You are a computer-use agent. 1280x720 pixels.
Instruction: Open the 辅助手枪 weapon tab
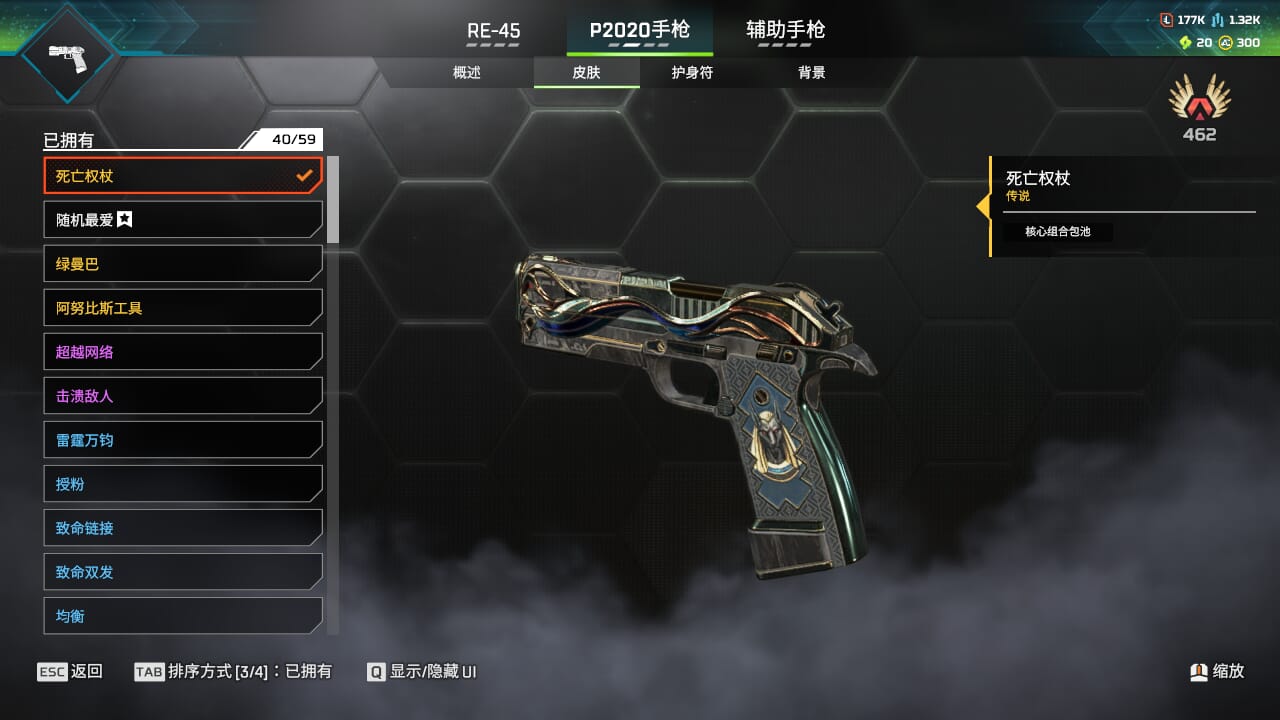click(785, 31)
